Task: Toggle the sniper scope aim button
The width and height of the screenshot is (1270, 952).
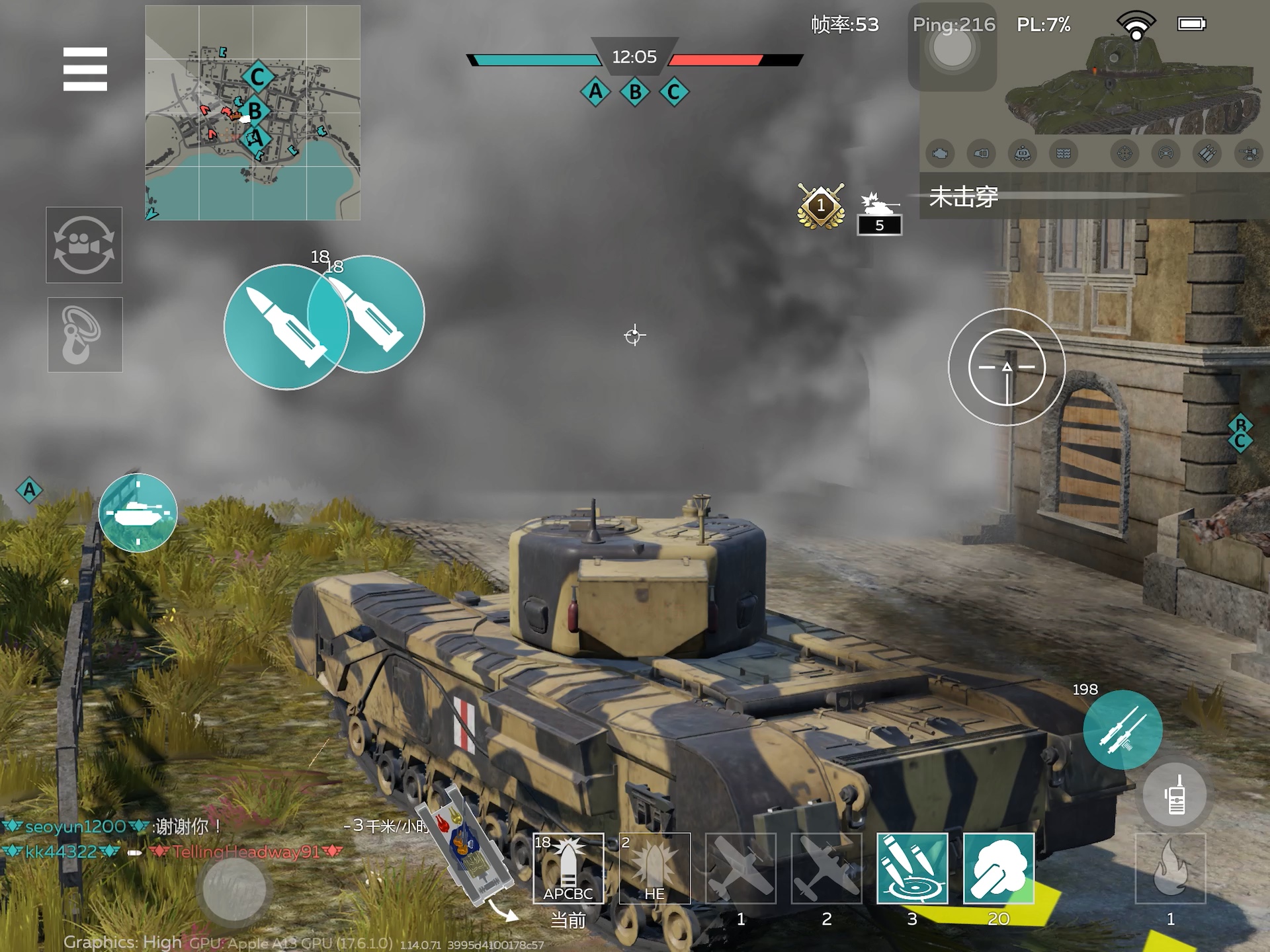Action: tap(1007, 367)
